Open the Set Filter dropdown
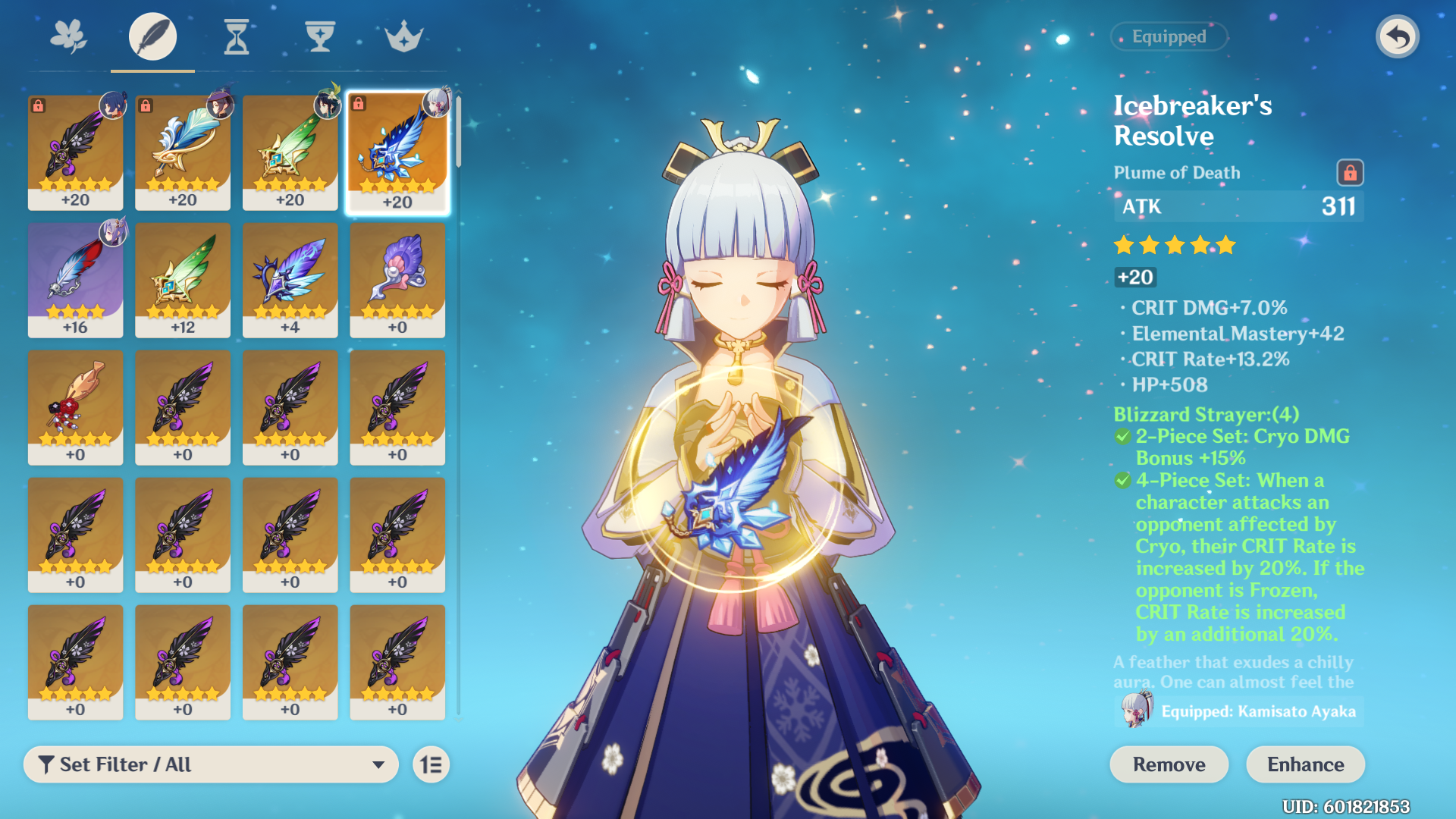1456x819 pixels. pyautogui.click(x=211, y=764)
